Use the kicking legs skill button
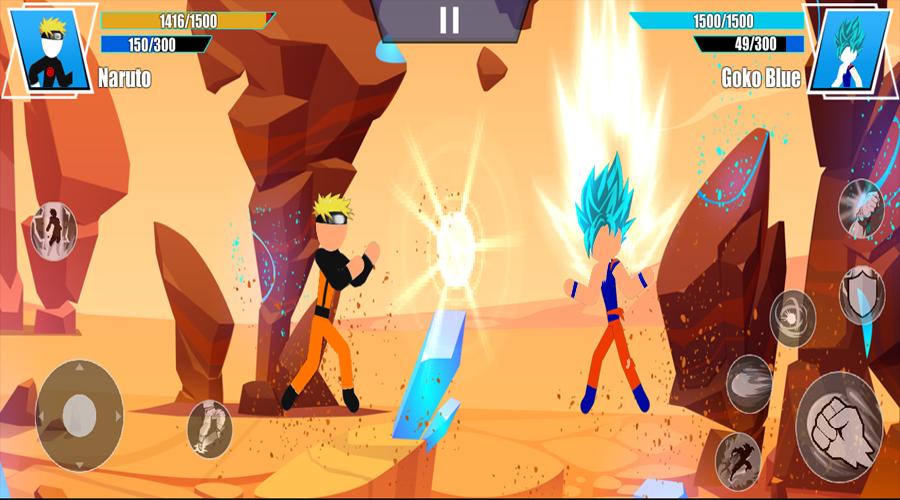The width and height of the screenshot is (900, 500). click(210, 429)
